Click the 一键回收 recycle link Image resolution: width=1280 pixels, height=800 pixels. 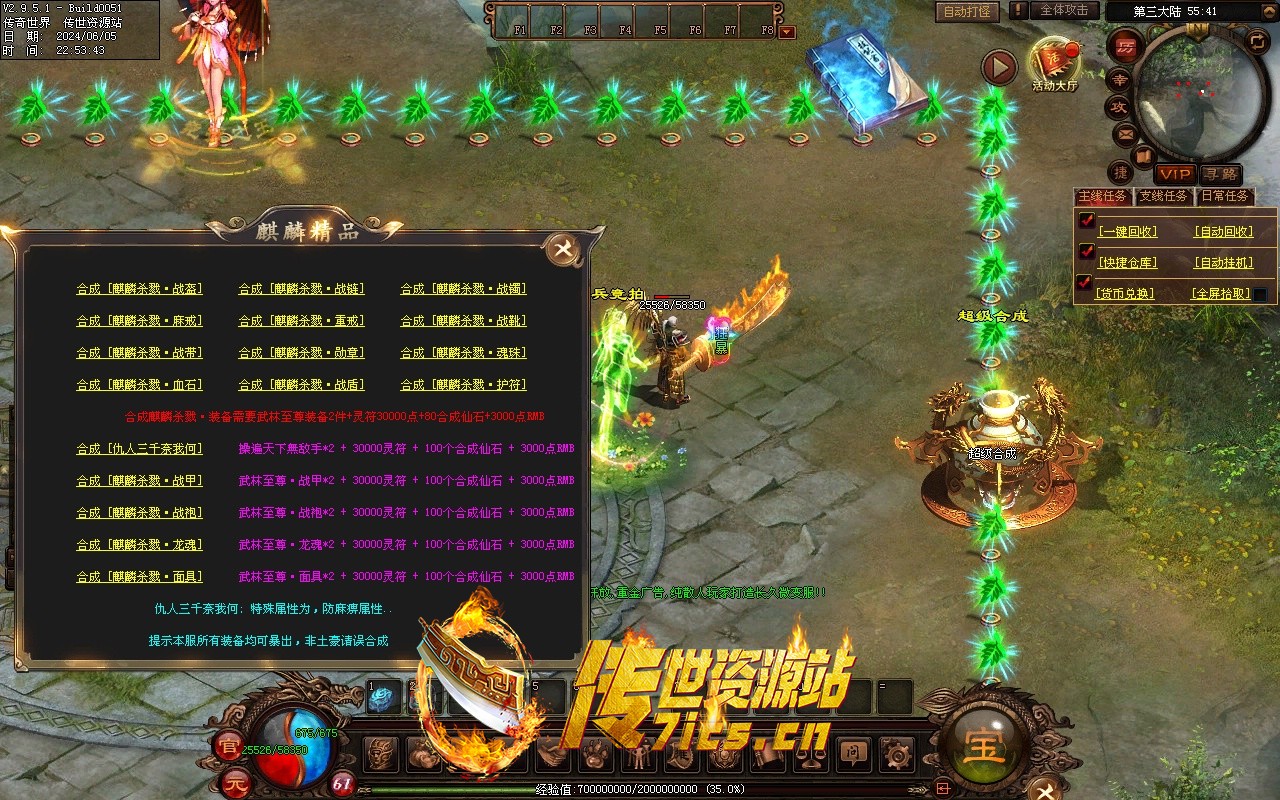point(1127,231)
